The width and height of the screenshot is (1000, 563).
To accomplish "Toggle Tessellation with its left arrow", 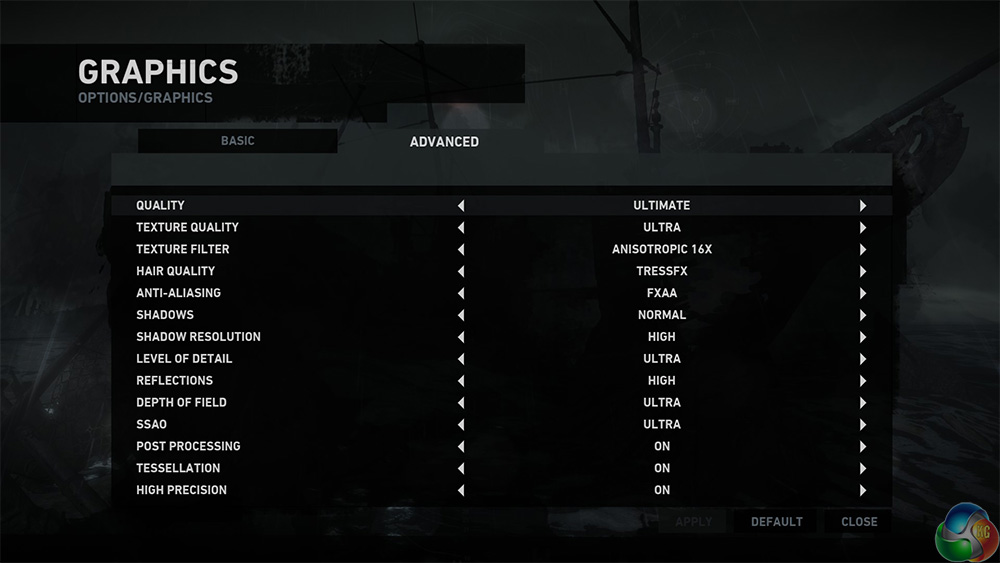I will click(x=461, y=469).
